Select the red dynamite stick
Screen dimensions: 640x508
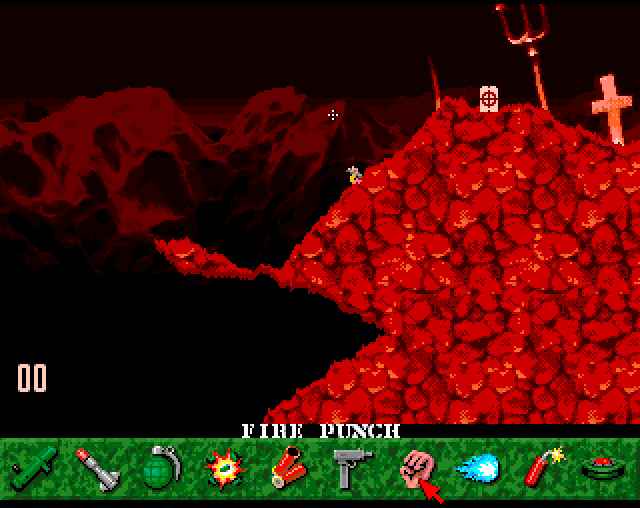pyautogui.click(x=541, y=467)
